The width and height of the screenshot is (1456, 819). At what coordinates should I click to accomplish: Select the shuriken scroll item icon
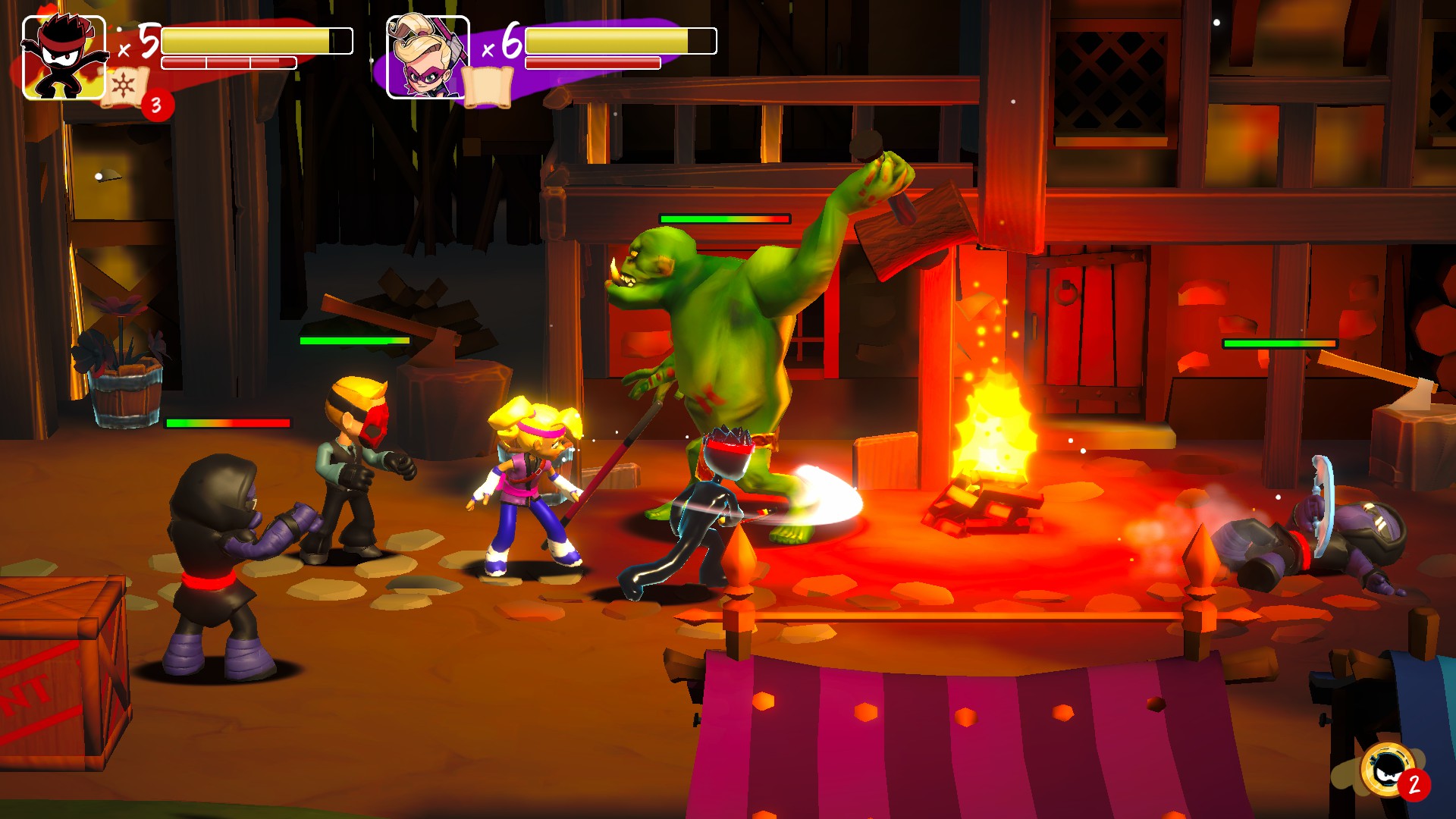point(124,88)
